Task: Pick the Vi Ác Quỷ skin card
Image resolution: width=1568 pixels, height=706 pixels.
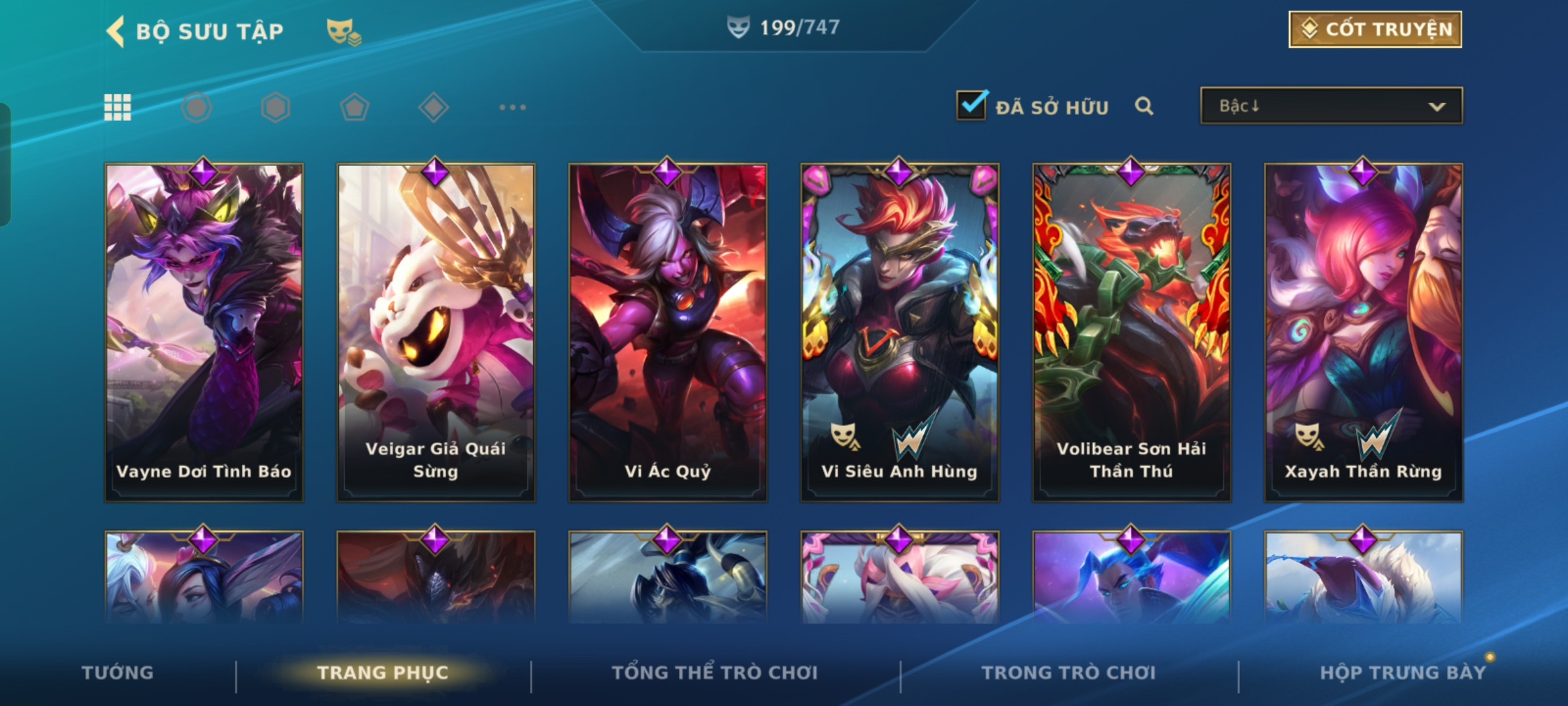Action: tap(668, 332)
